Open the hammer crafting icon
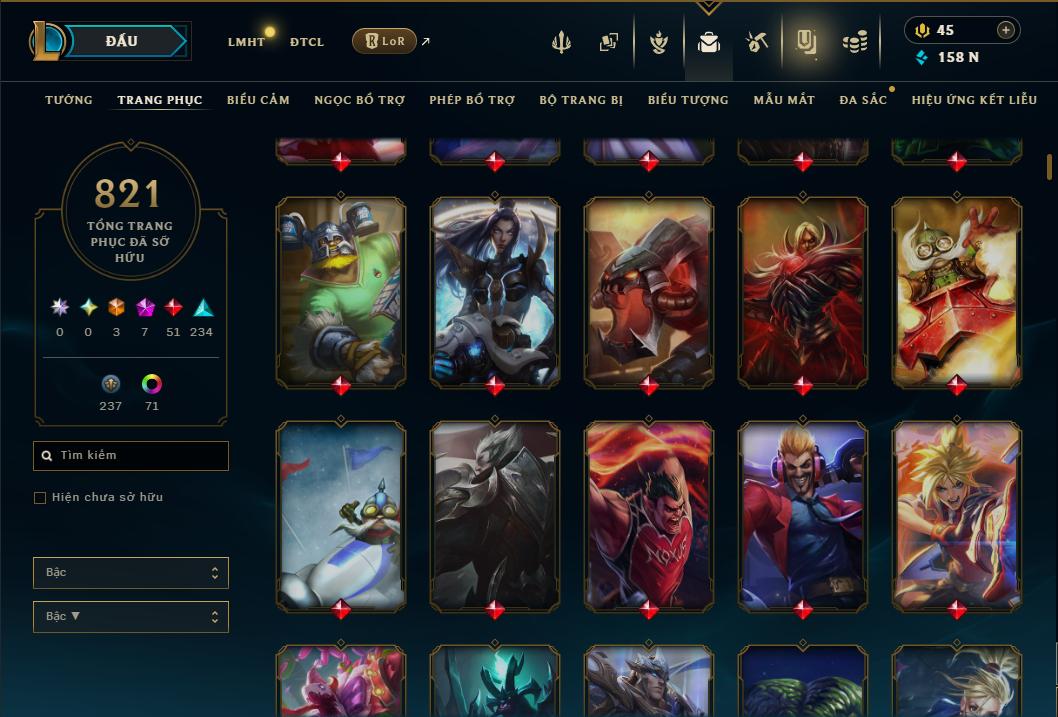Screen dimensions: 1058x717 coord(757,42)
